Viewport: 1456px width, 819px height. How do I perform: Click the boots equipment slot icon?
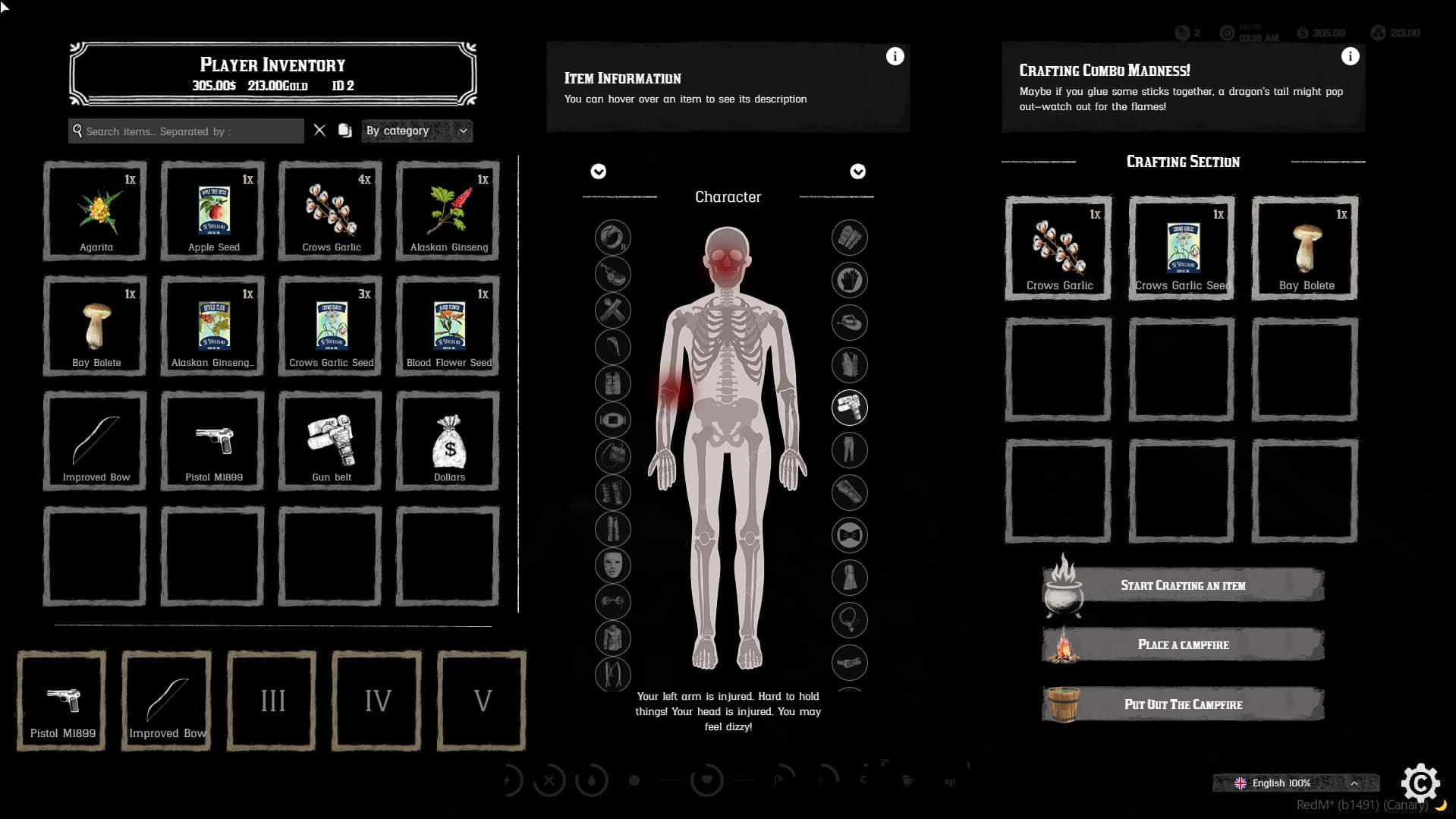click(613, 493)
